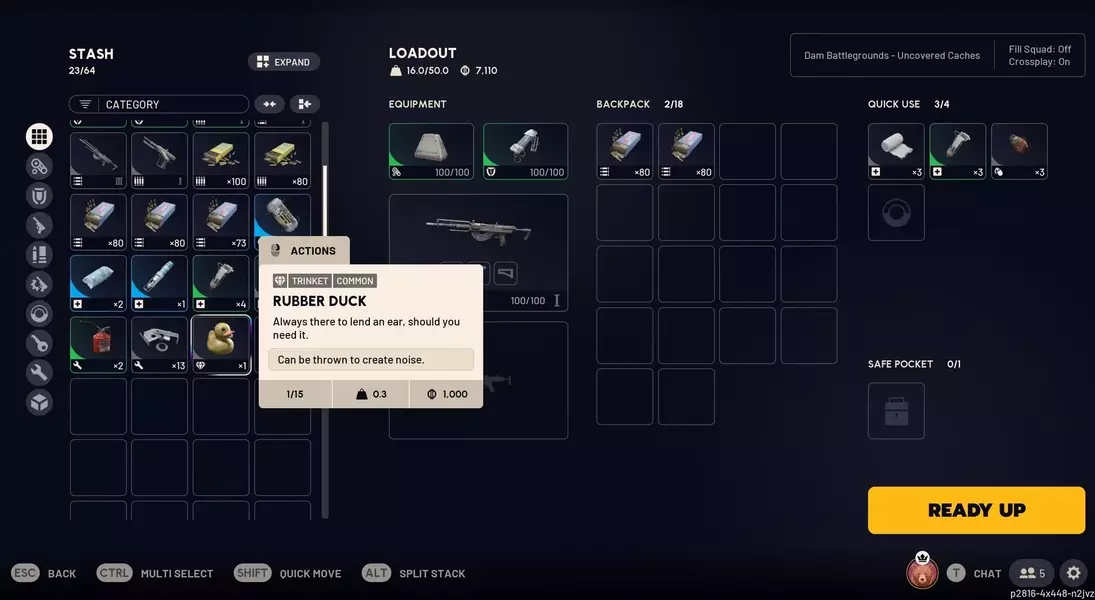Click the safe pocket slot

click(x=896, y=411)
